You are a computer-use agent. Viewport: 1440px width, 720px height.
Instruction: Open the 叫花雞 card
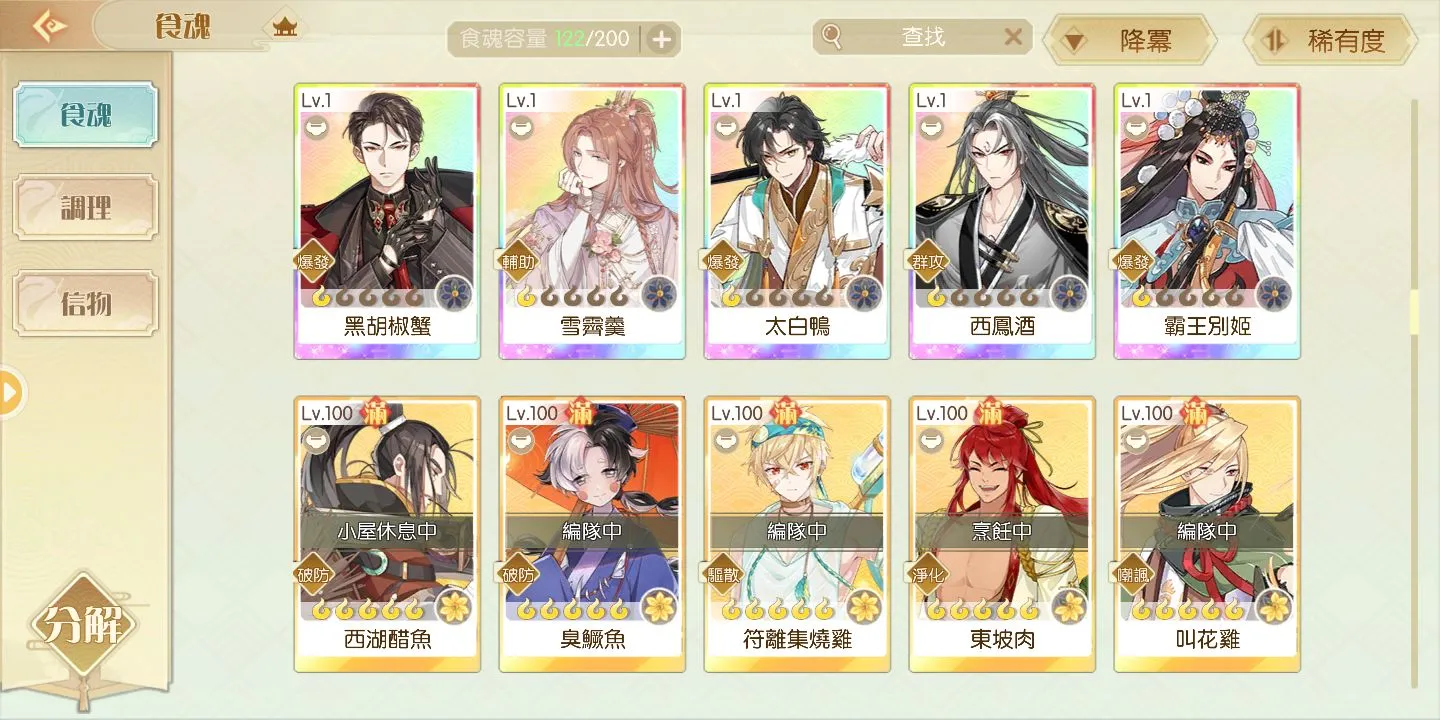pos(1207,534)
